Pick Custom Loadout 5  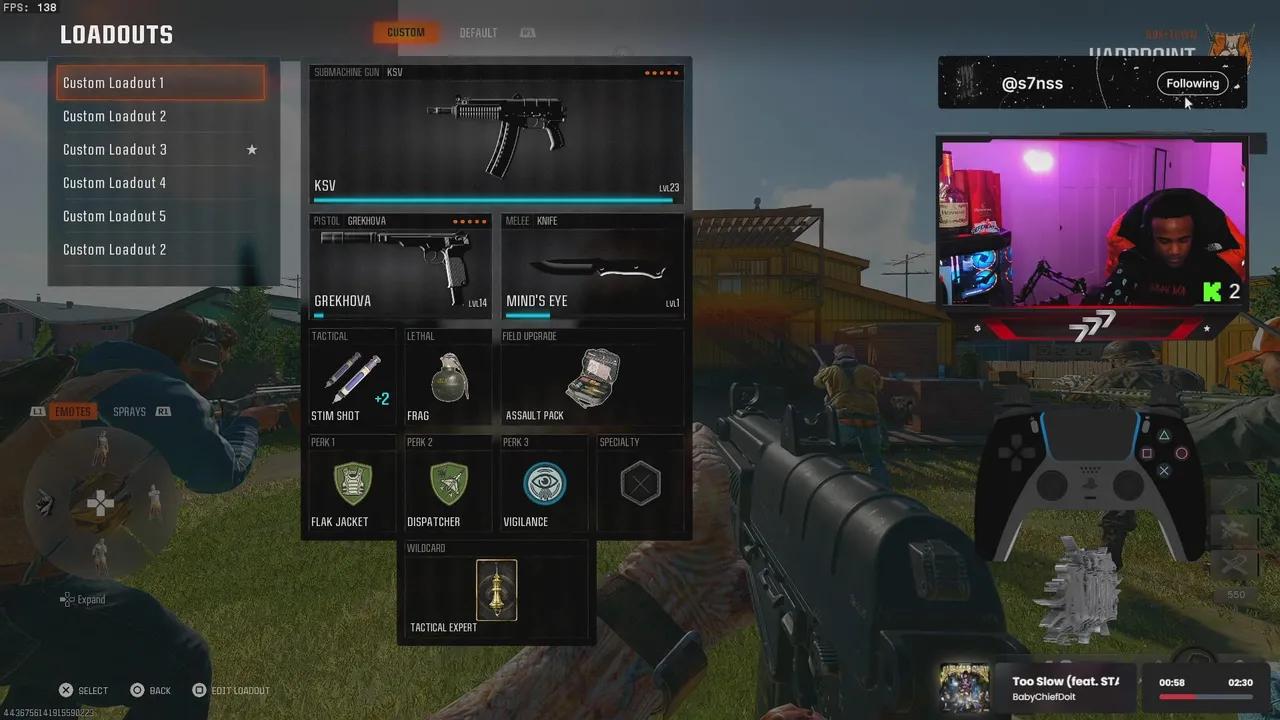coord(160,216)
